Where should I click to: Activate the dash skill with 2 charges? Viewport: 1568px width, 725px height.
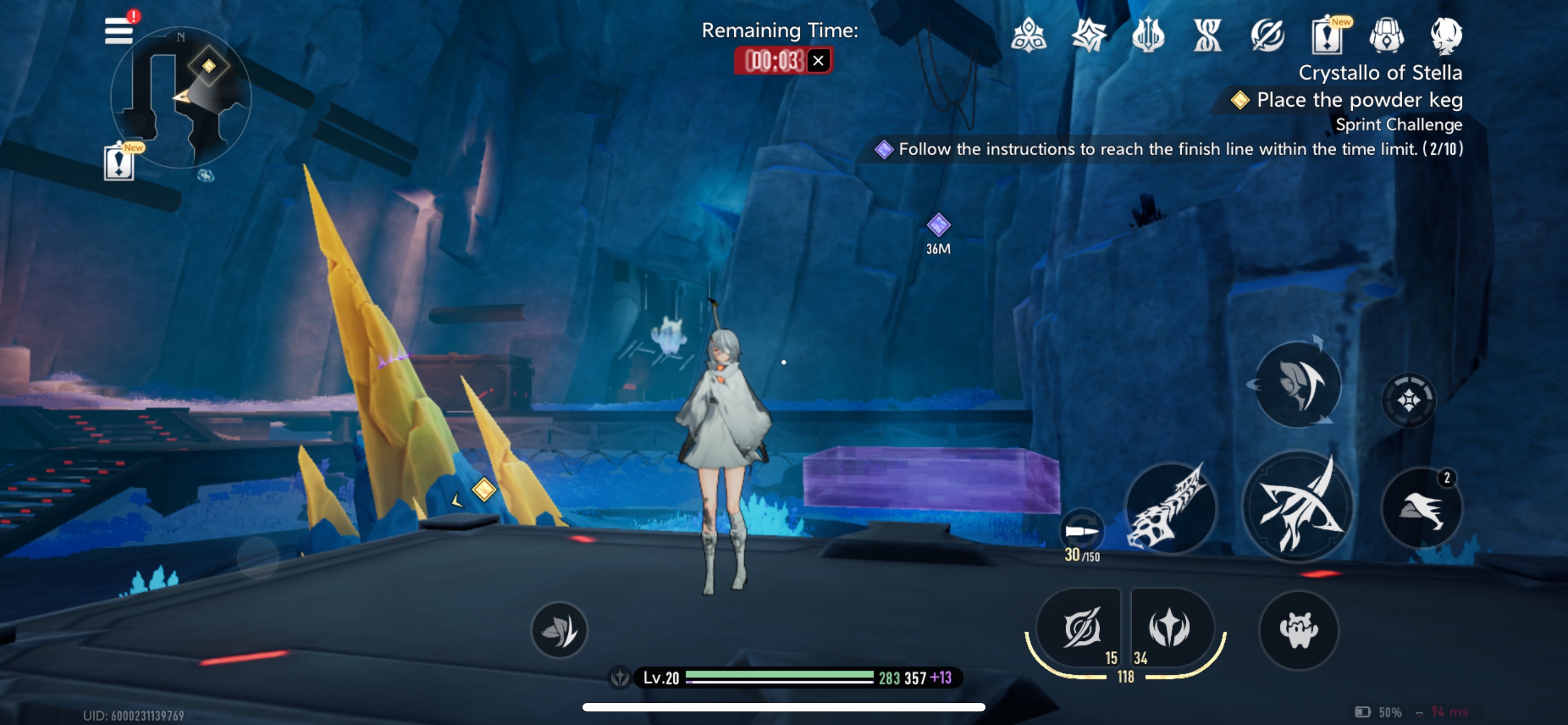[1422, 508]
